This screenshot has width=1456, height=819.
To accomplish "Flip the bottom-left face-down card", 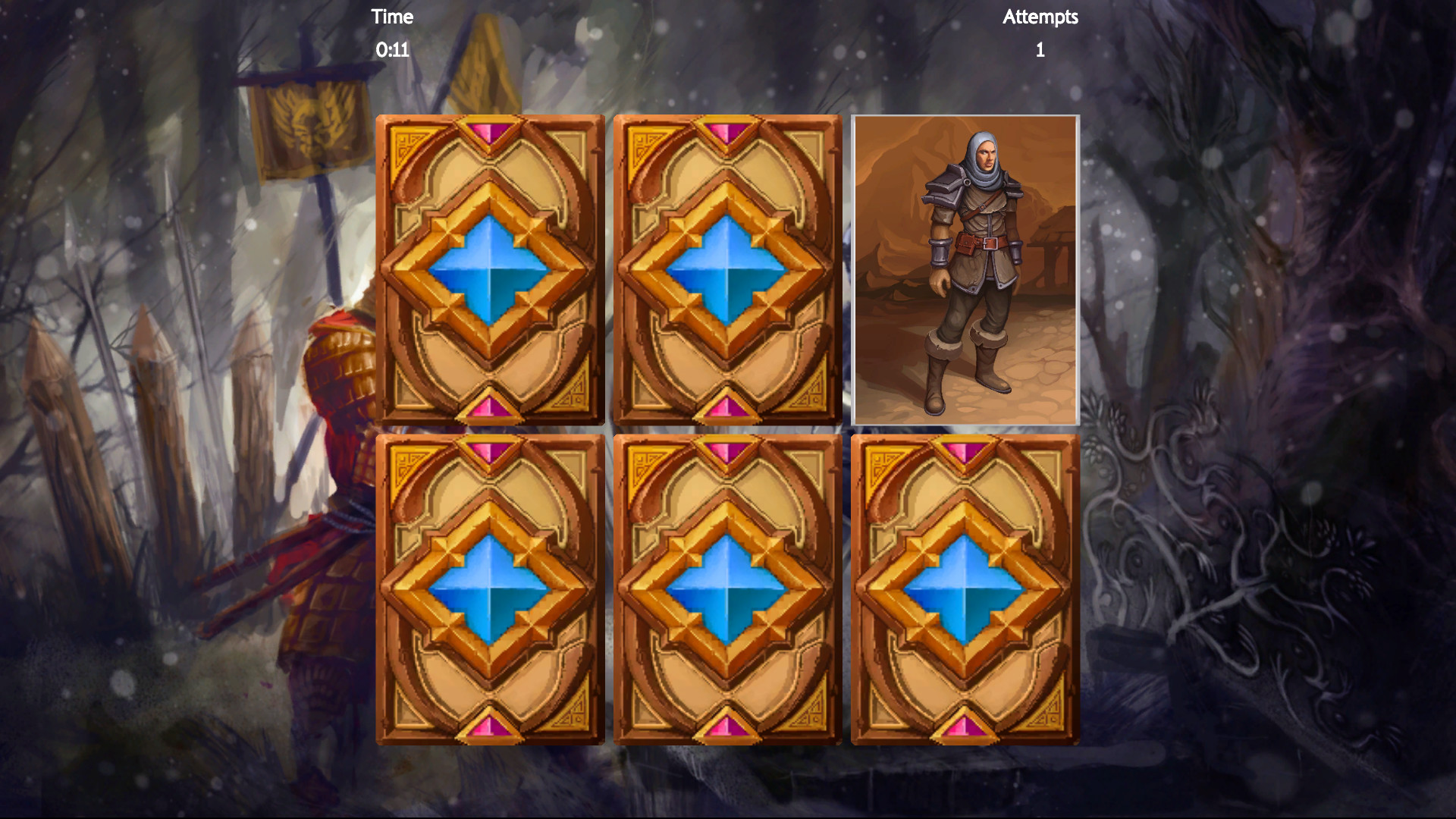I will pyautogui.click(x=489, y=591).
